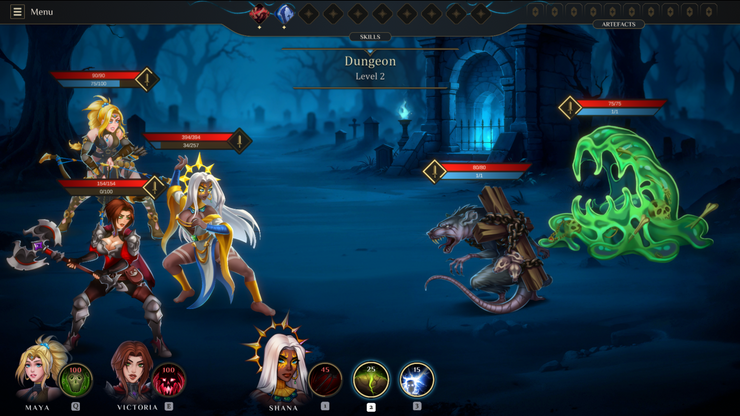Select Maya's portrait

pos(39,371)
